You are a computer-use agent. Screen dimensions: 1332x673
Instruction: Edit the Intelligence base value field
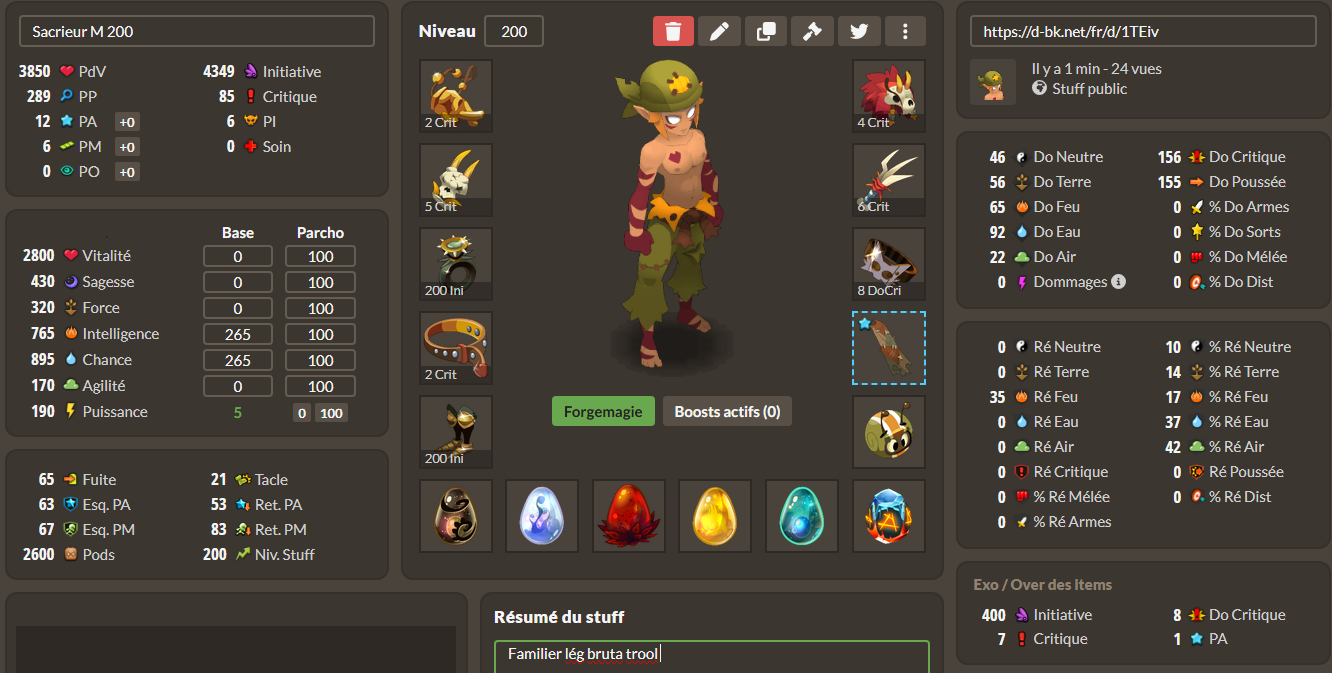click(x=238, y=334)
